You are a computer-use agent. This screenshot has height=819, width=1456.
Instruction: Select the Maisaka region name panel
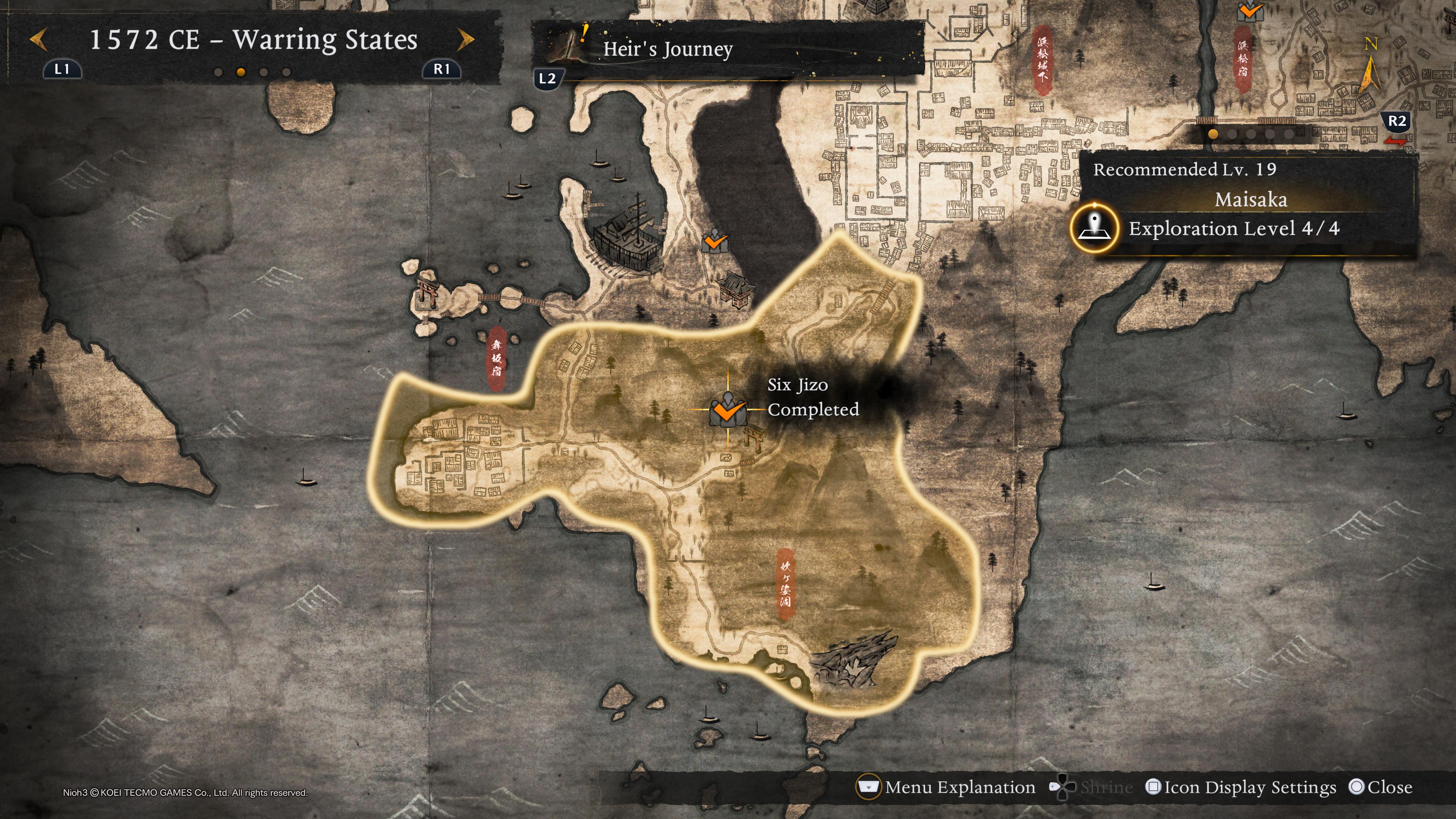coord(1250,199)
